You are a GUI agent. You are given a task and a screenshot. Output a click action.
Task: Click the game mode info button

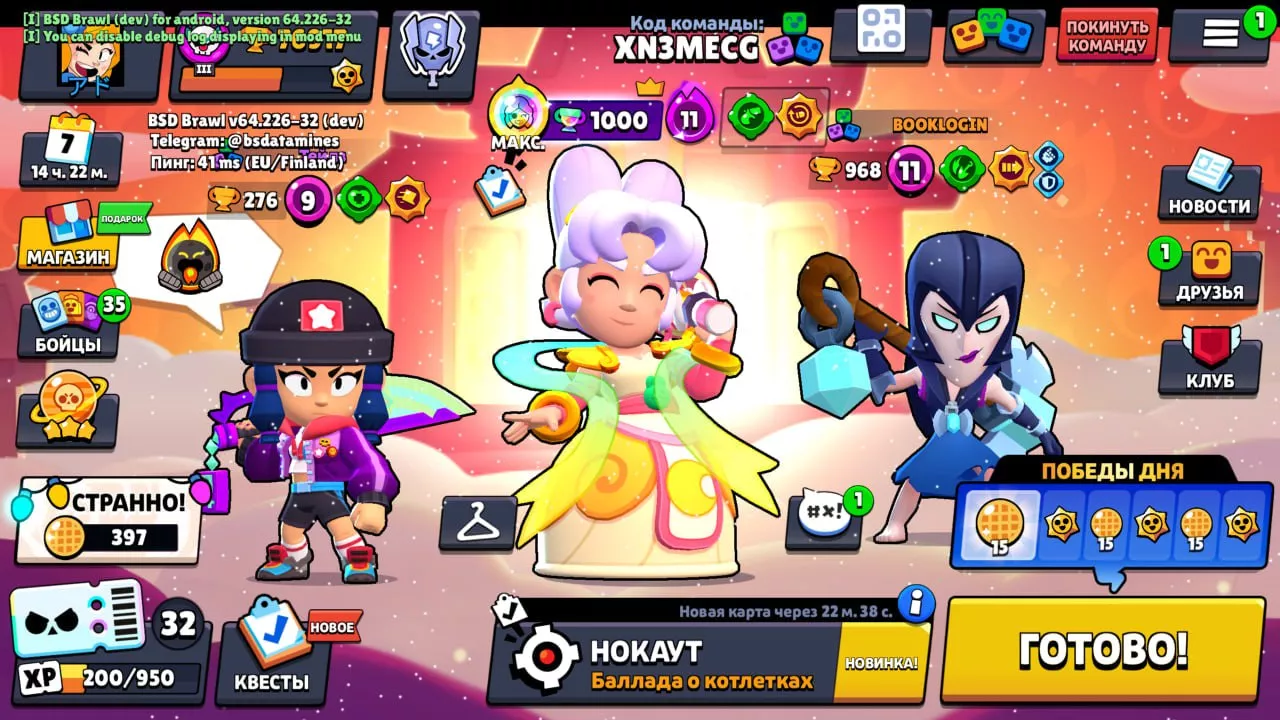[x=915, y=603]
